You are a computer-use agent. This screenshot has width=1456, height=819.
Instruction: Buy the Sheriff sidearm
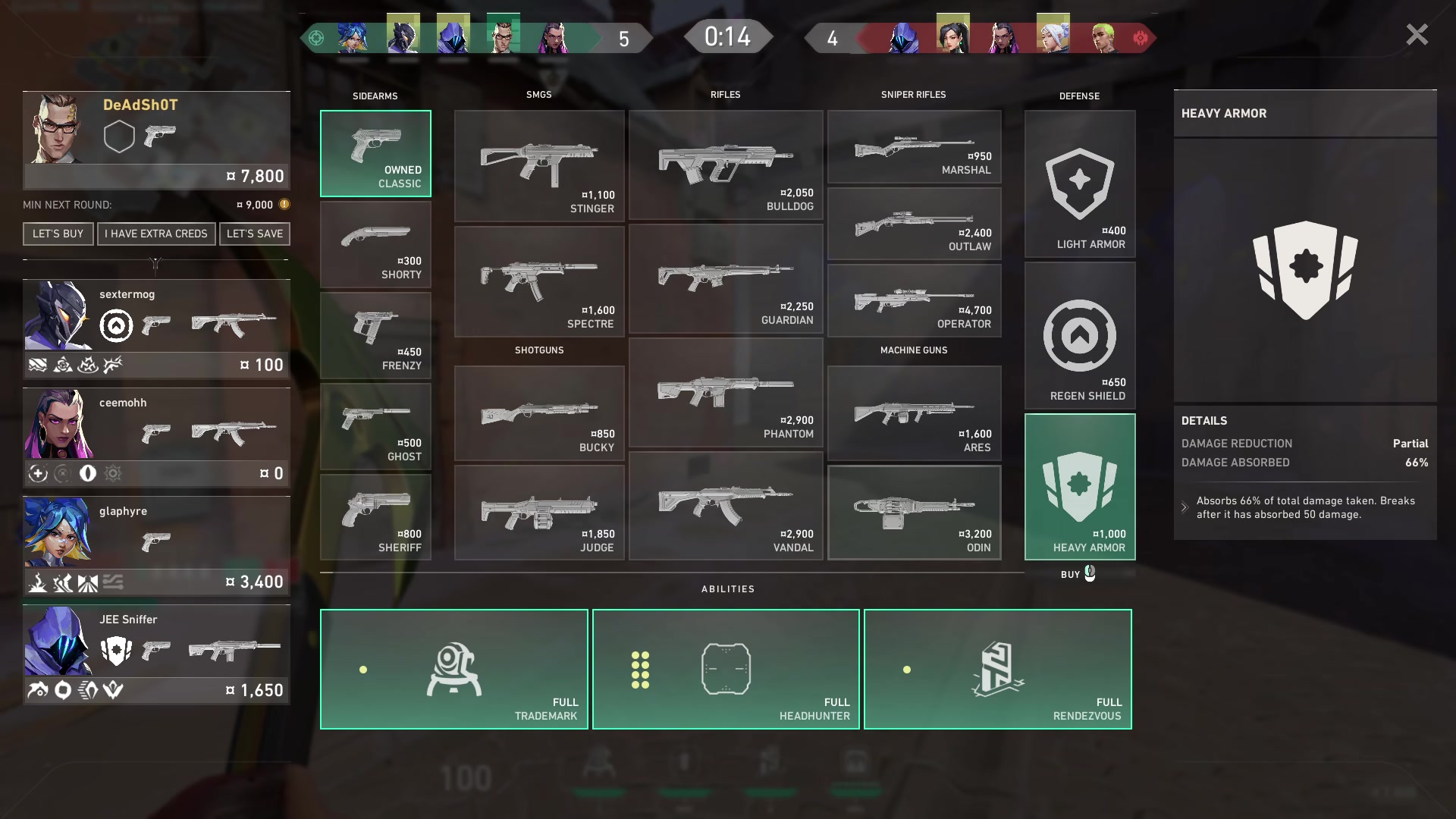[375, 517]
